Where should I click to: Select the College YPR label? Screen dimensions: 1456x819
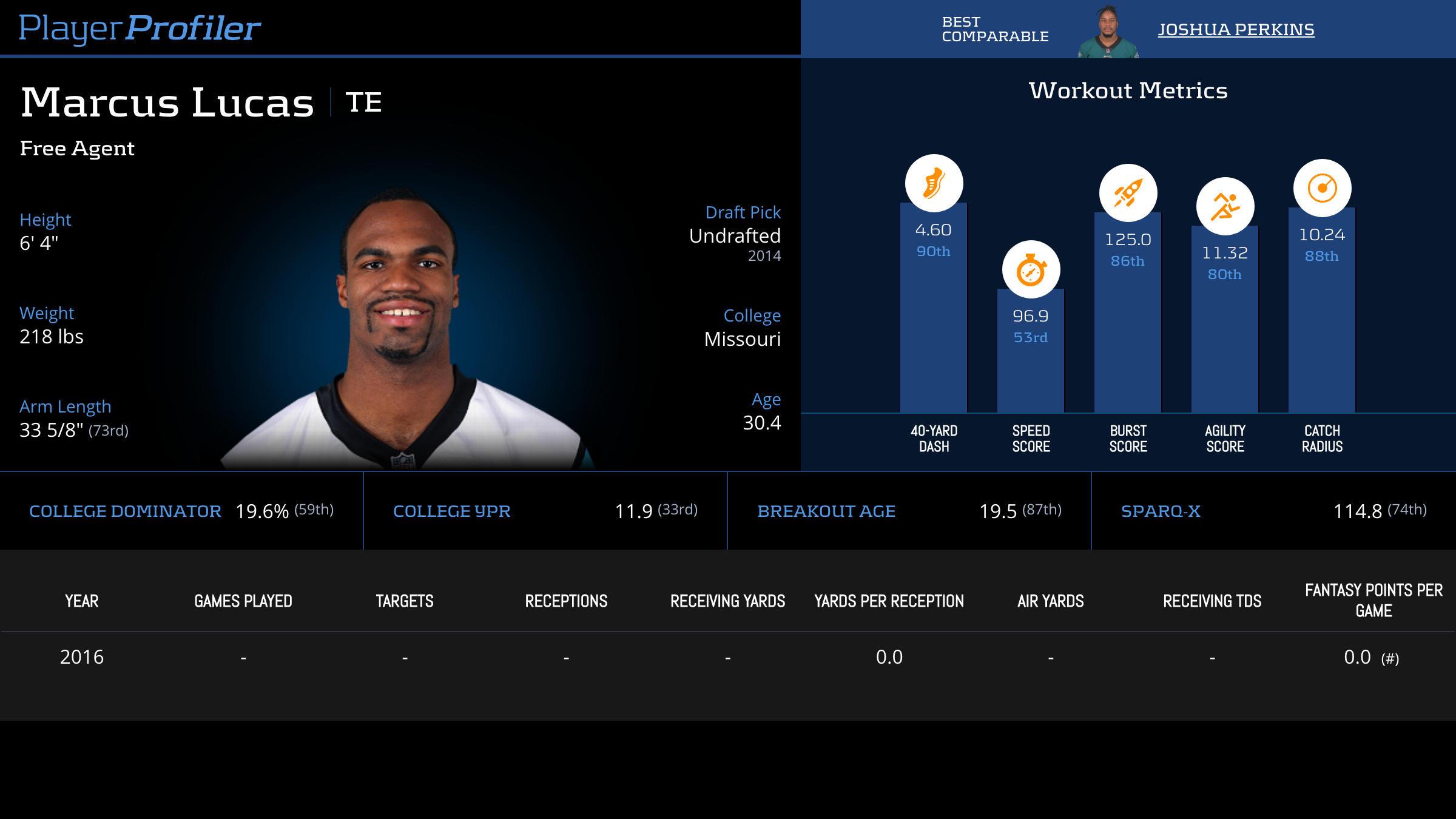pos(452,511)
